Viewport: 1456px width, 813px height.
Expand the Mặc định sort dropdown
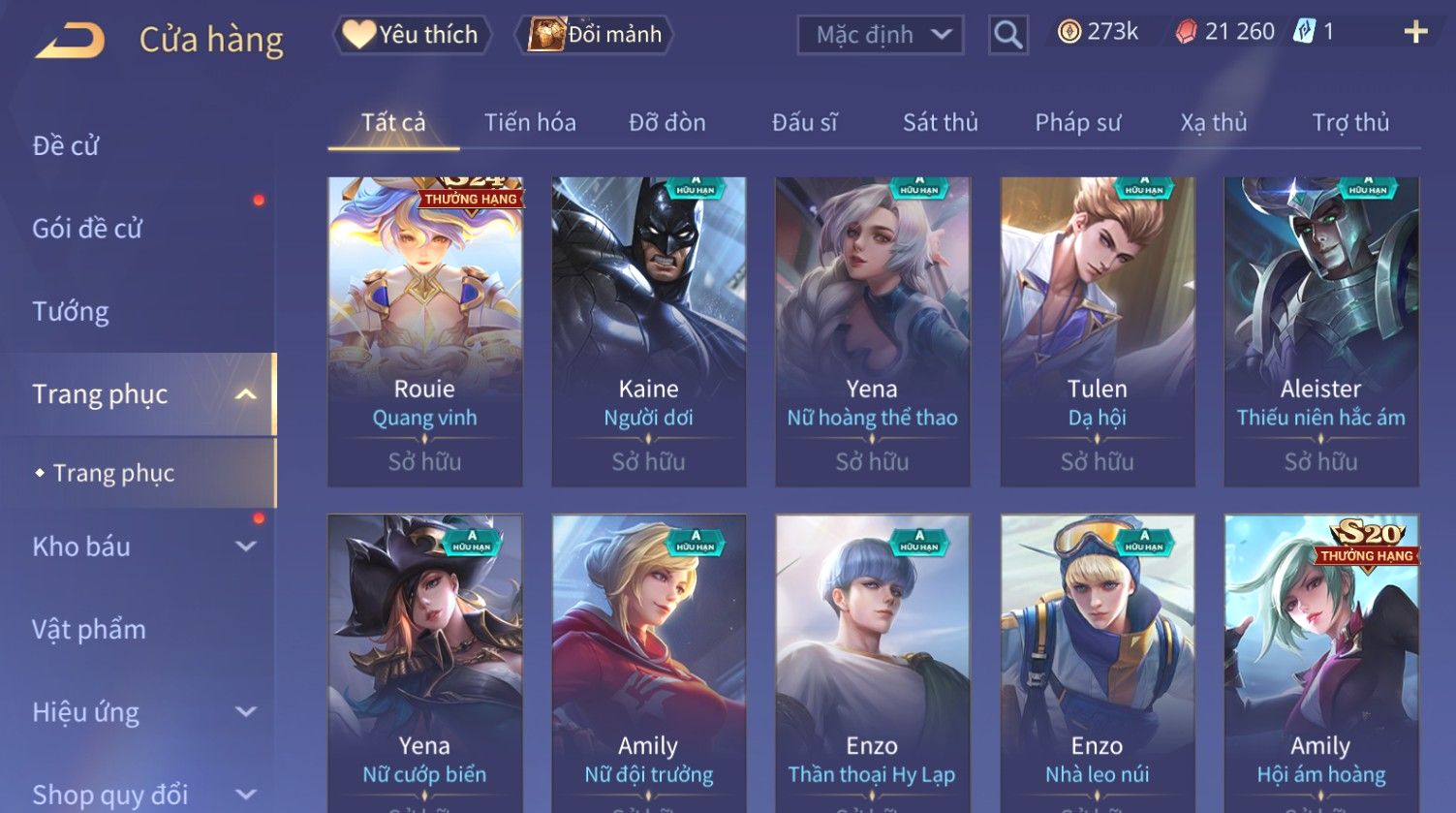point(880,36)
